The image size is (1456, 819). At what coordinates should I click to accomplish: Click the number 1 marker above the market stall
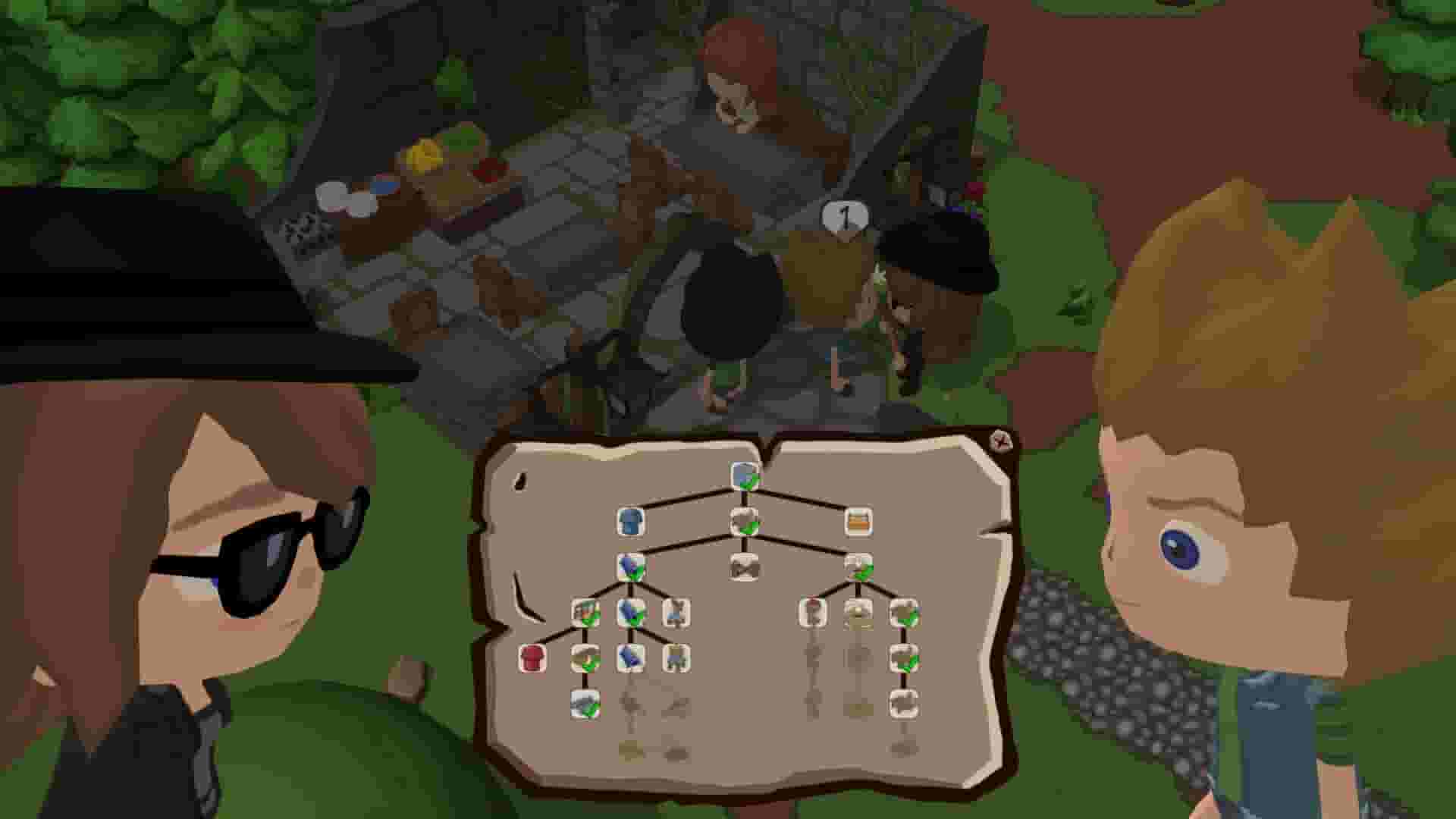pos(844,215)
